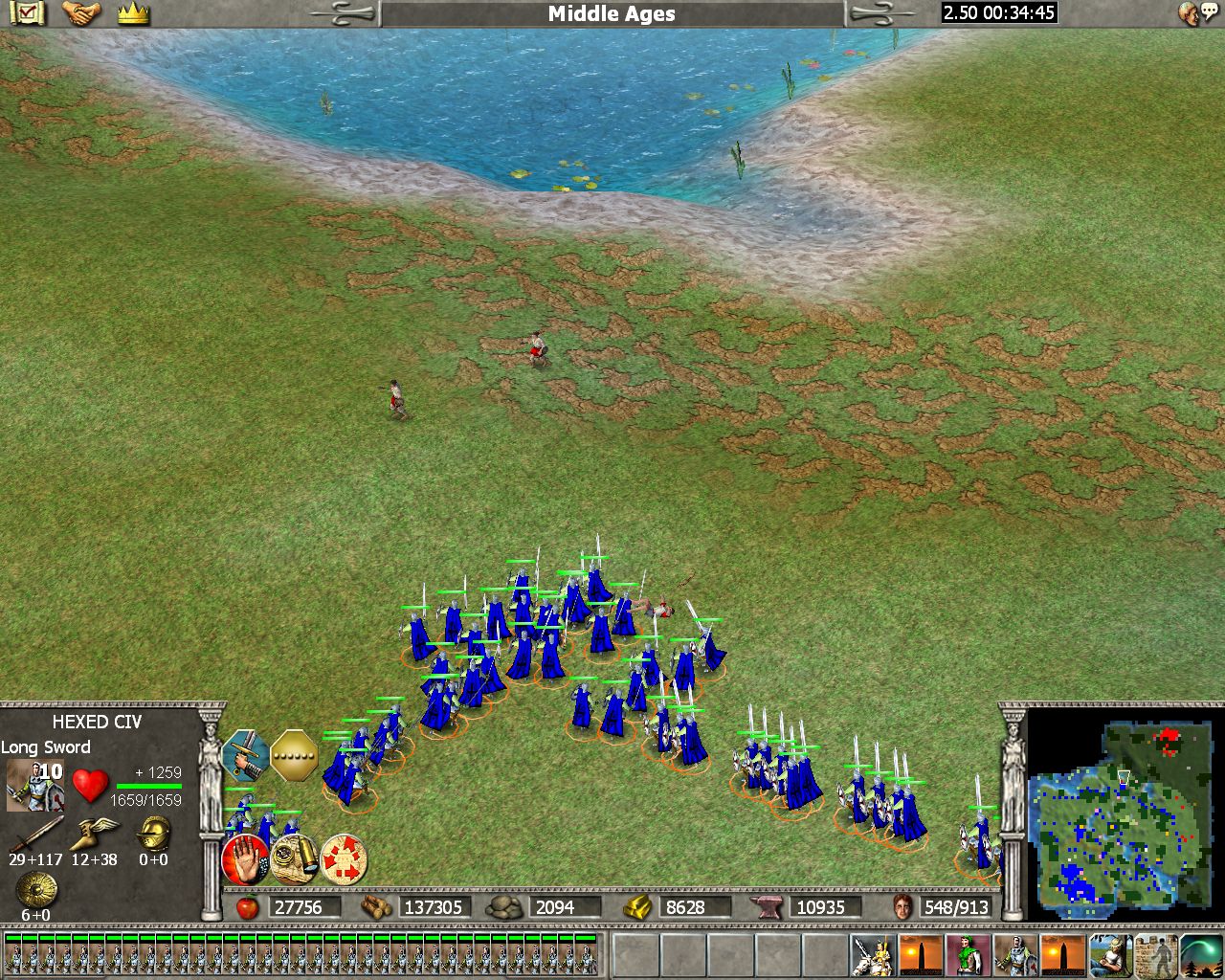This screenshot has height=980, width=1225.
Task: Click the aurora night sky button
Action: 1201,955
